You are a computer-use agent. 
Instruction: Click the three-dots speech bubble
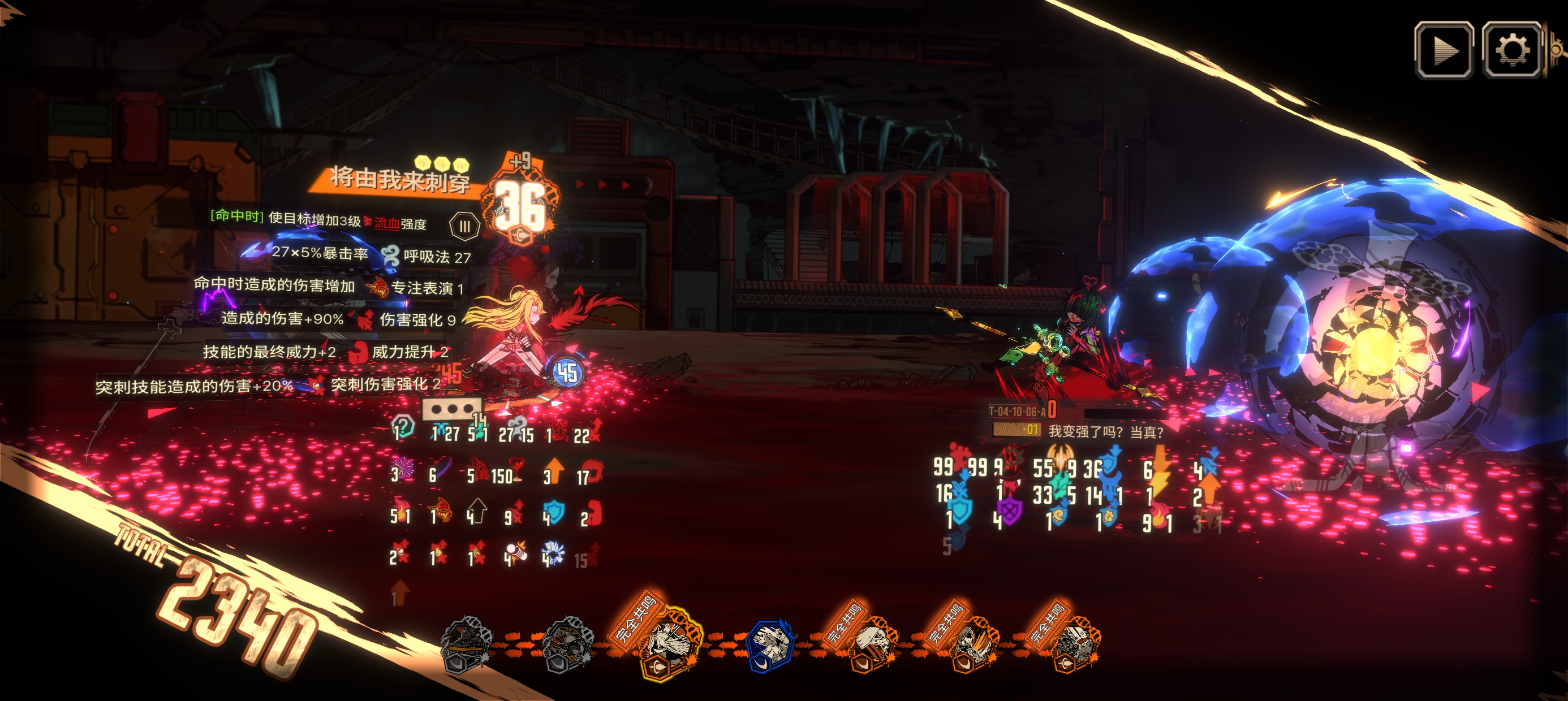coord(451,409)
